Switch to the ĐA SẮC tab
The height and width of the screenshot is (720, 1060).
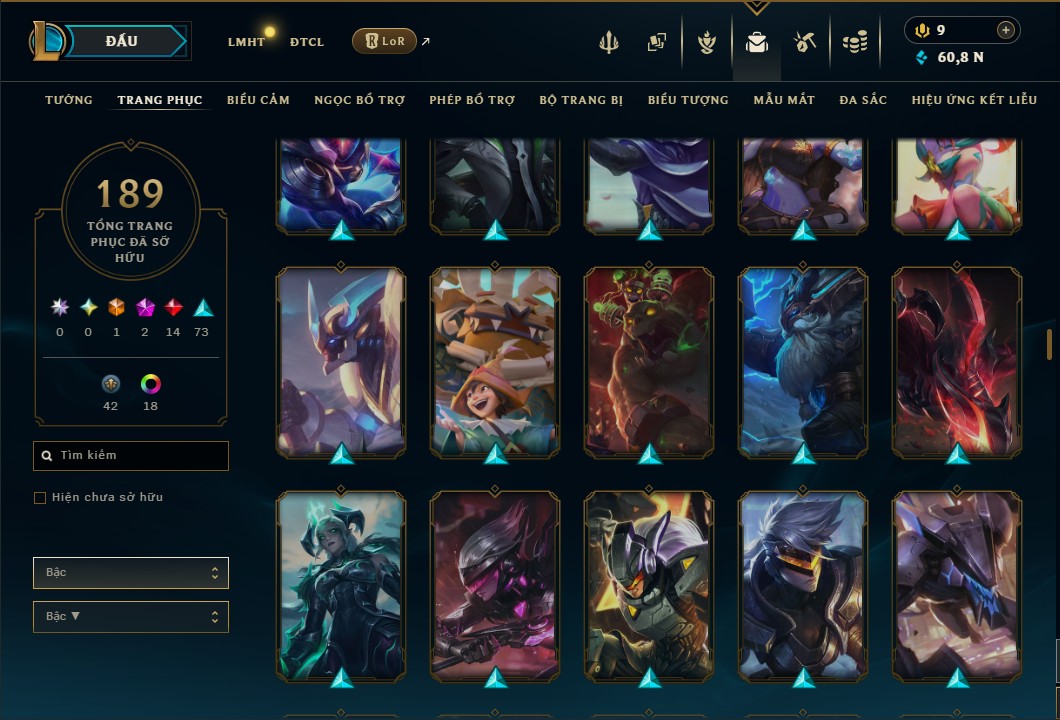coord(863,100)
